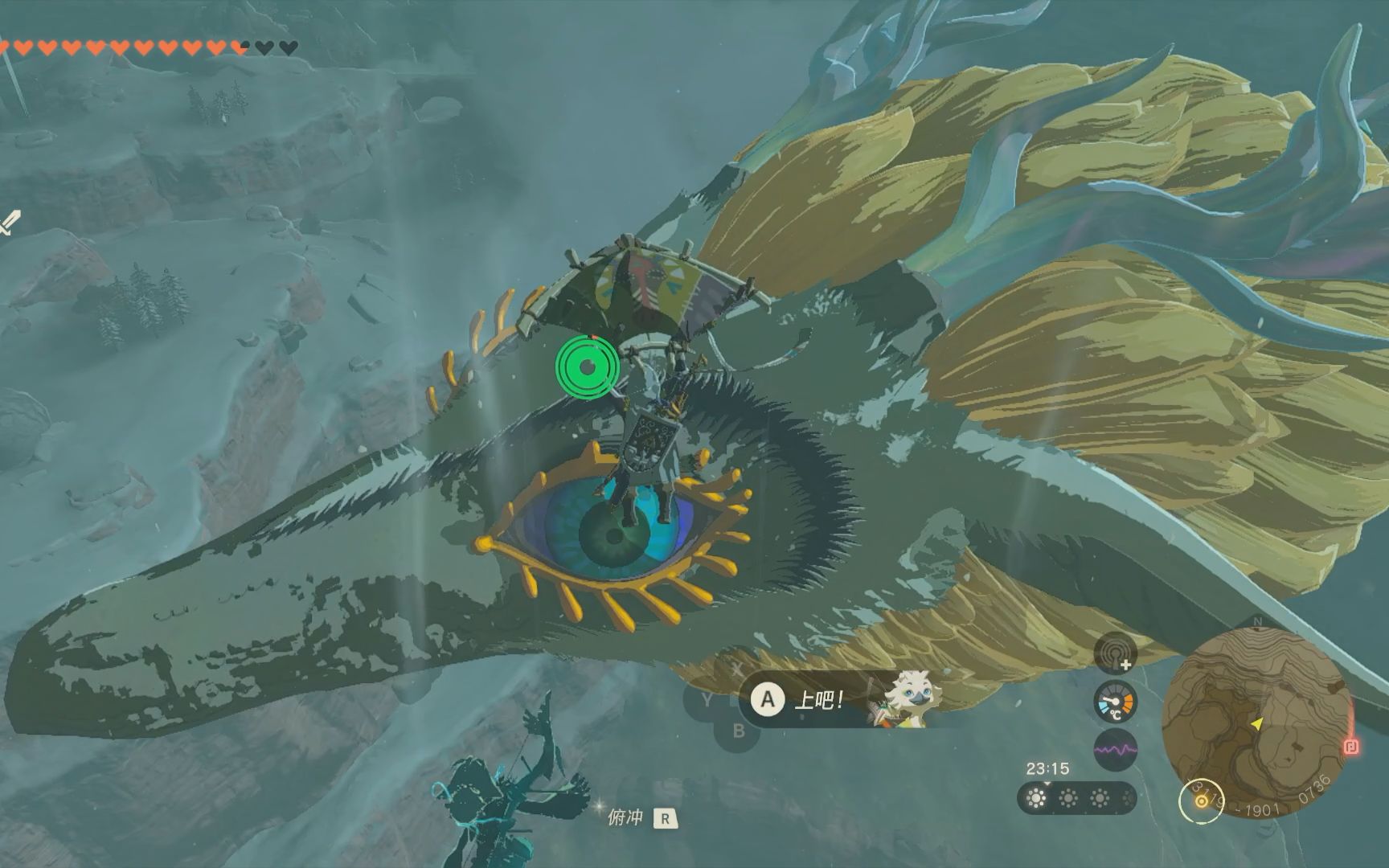Click the golden quest marker ring
1389x868 pixels.
pyautogui.click(x=1201, y=801)
